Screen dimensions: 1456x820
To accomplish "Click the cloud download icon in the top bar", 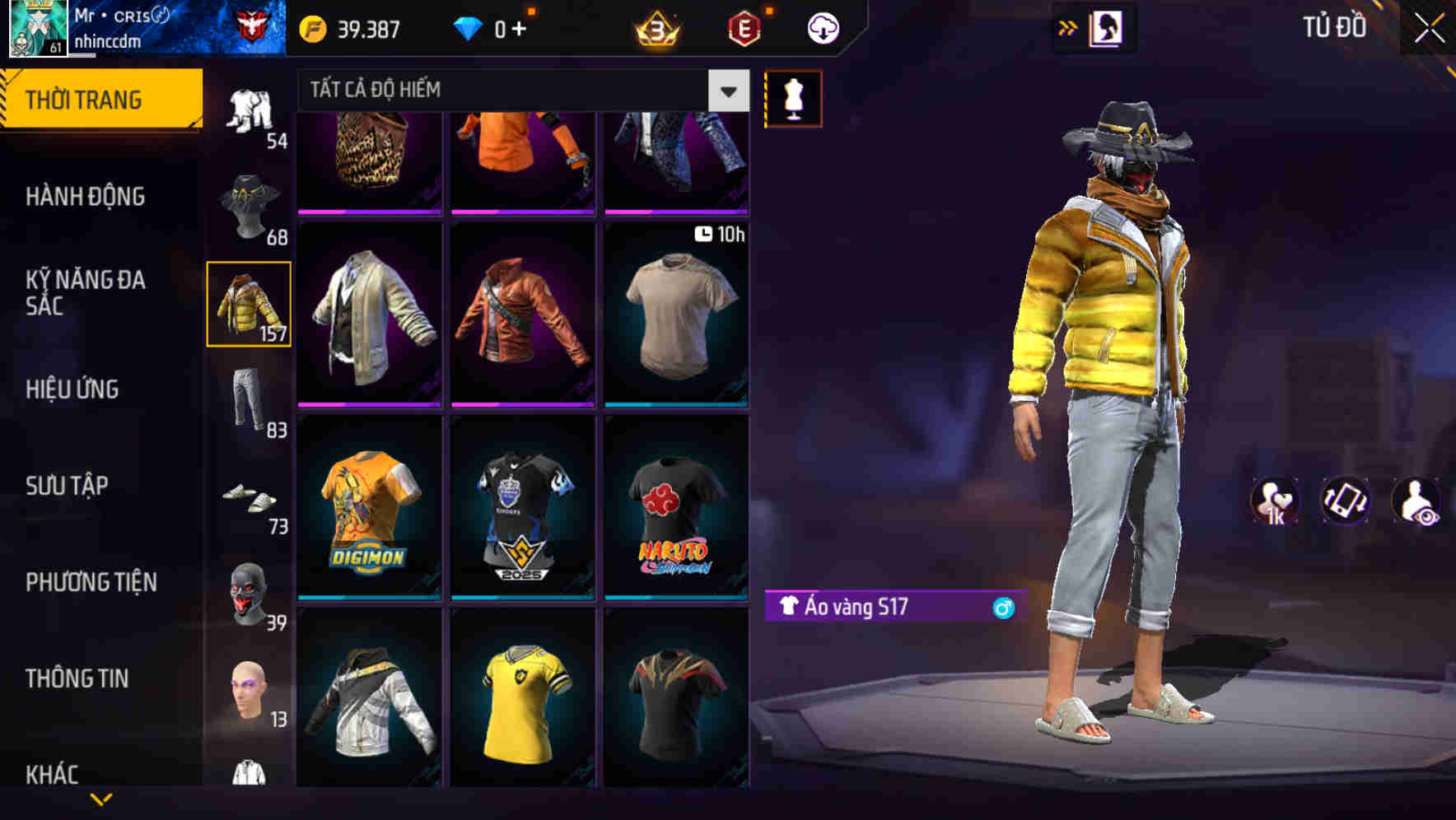I will [822, 27].
